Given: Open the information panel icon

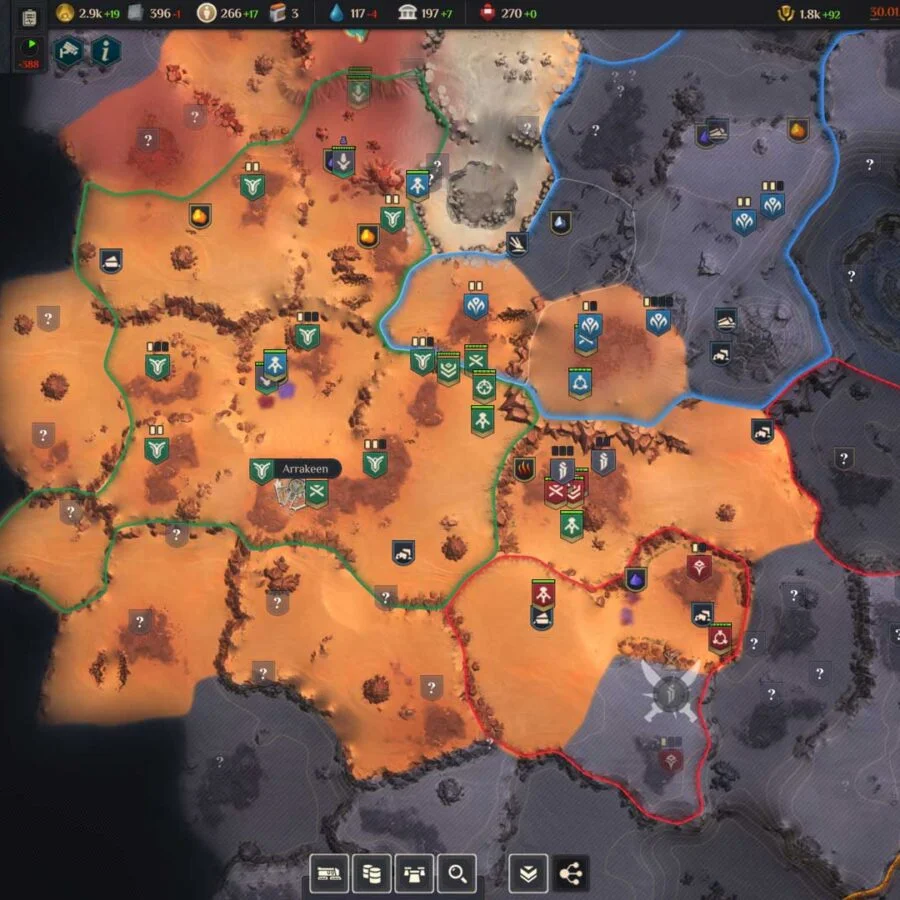Looking at the screenshot, I should coord(106,50).
